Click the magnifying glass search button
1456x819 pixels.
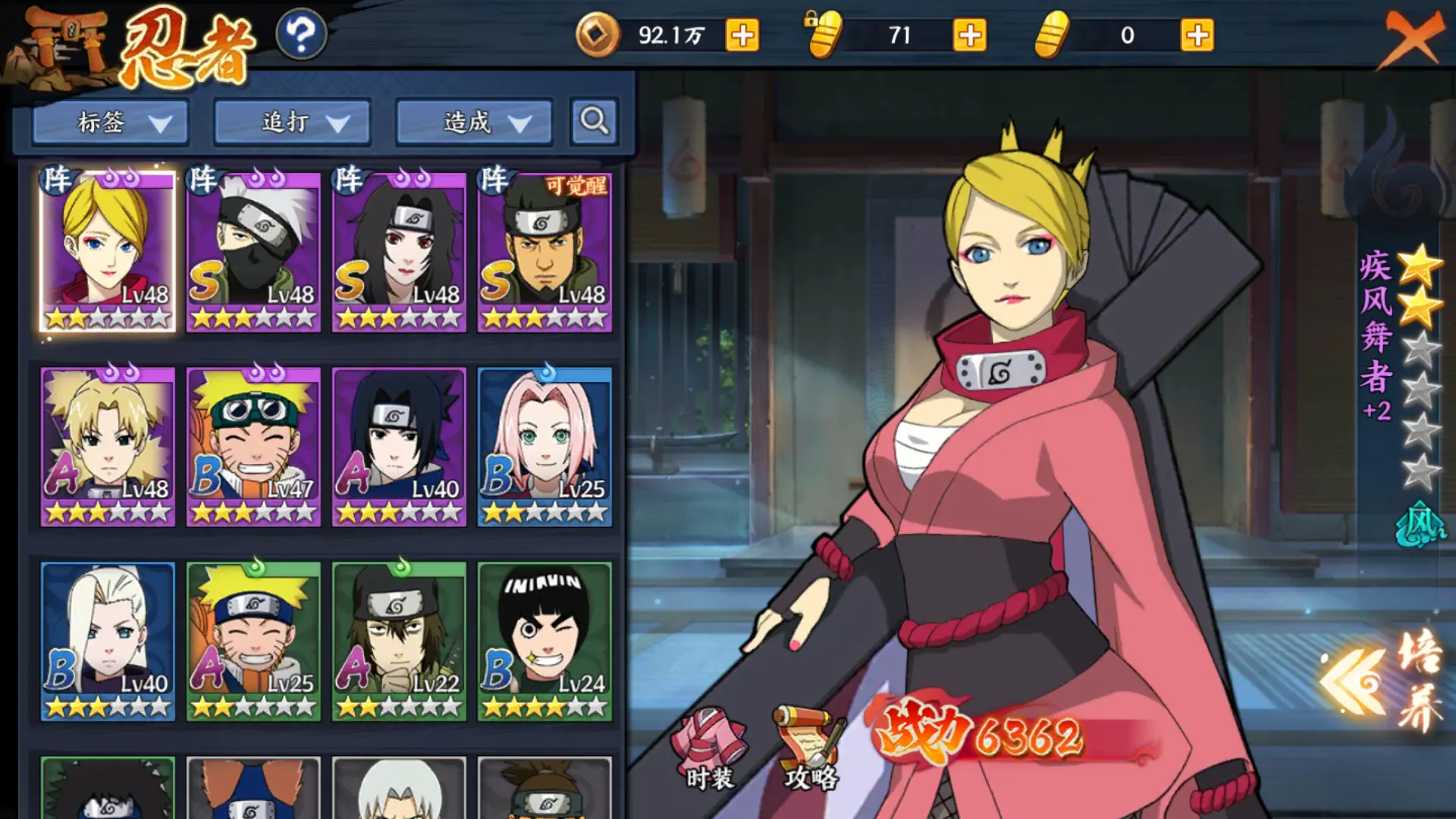click(594, 121)
